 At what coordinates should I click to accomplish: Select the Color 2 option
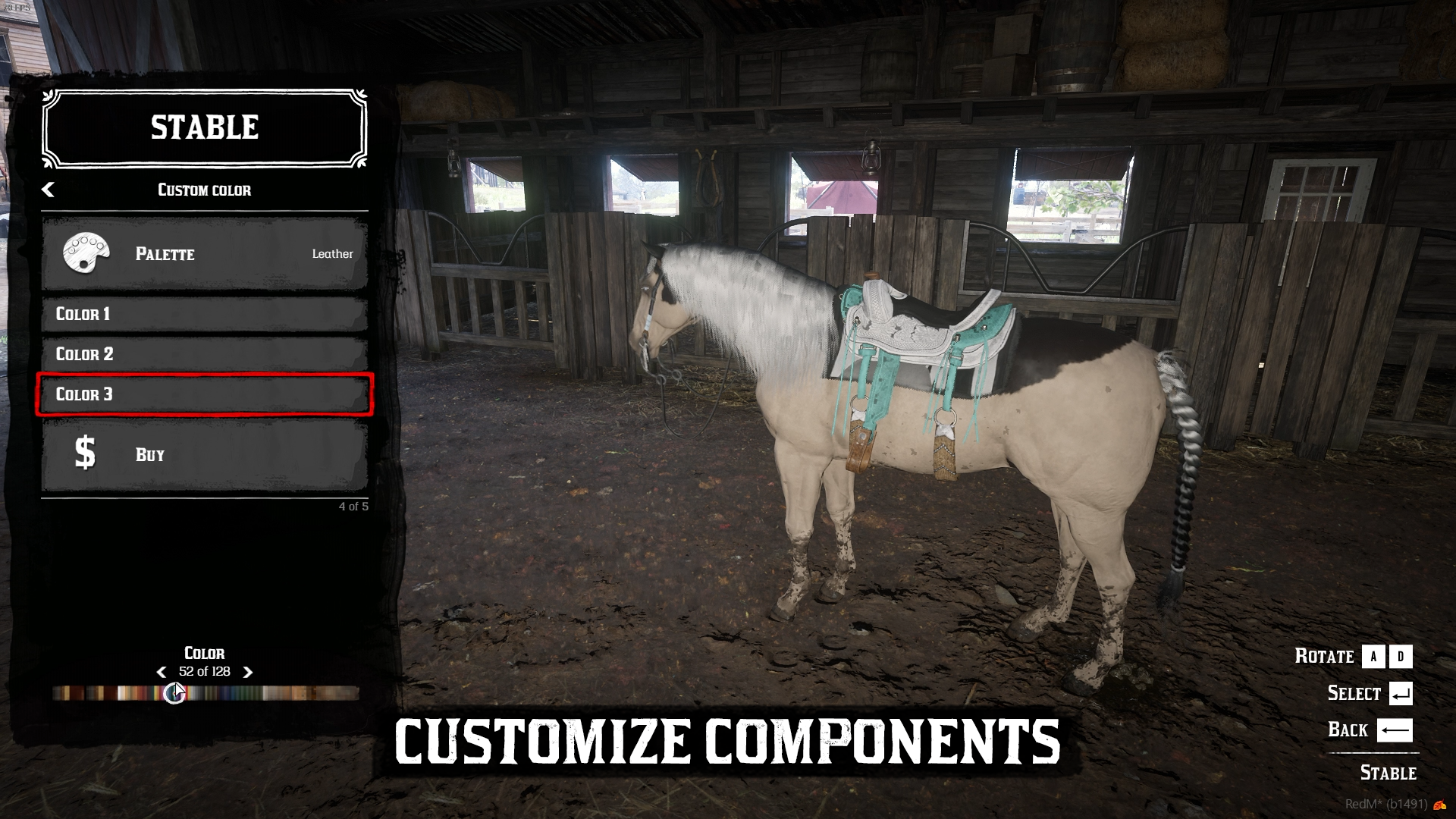pos(203,354)
